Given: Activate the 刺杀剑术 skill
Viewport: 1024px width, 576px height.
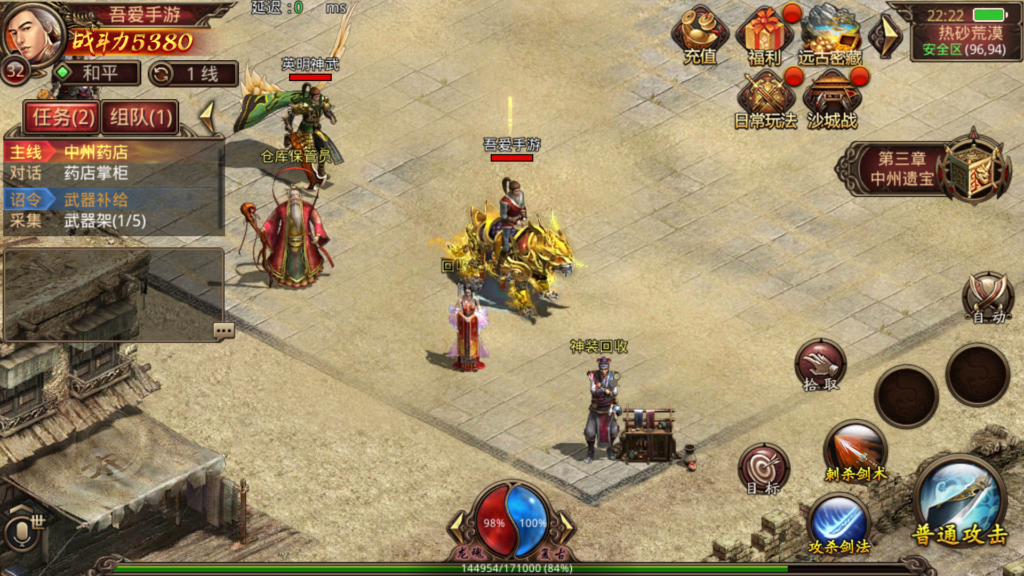Looking at the screenshot, I should tap(855, 449).
